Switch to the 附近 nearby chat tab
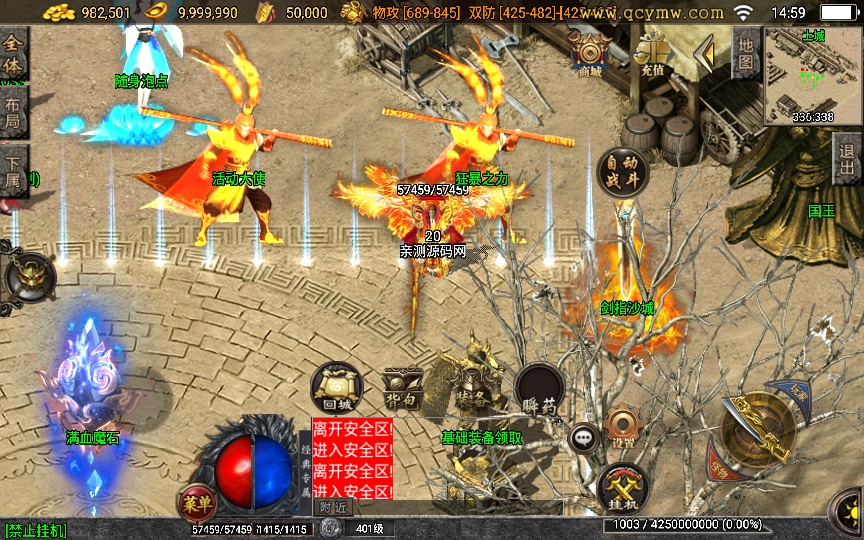864x540 pixels. coord(335,508)
